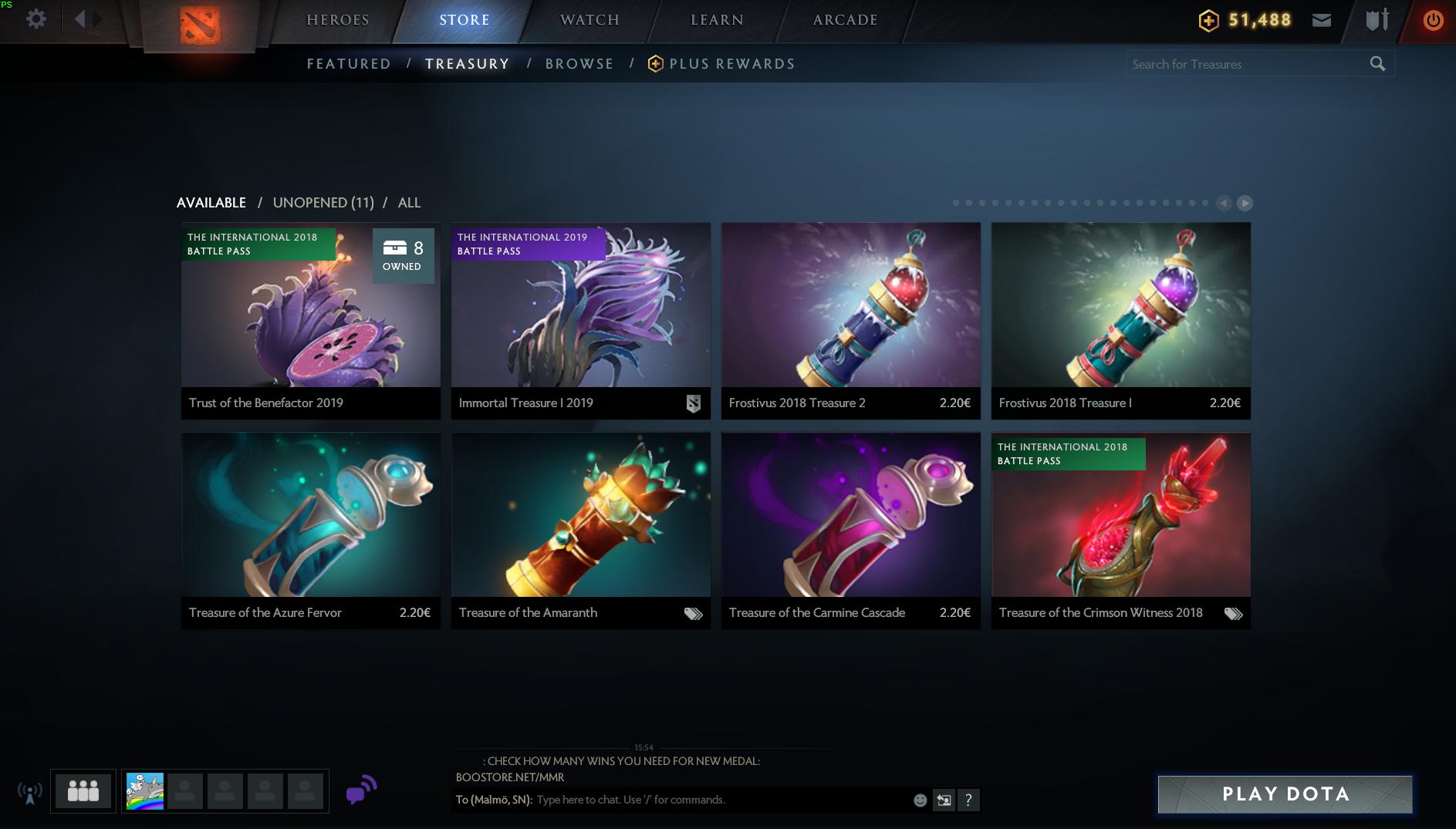Open the Settings gear icon
This screenshot has width=1456, height=829.
35,19
